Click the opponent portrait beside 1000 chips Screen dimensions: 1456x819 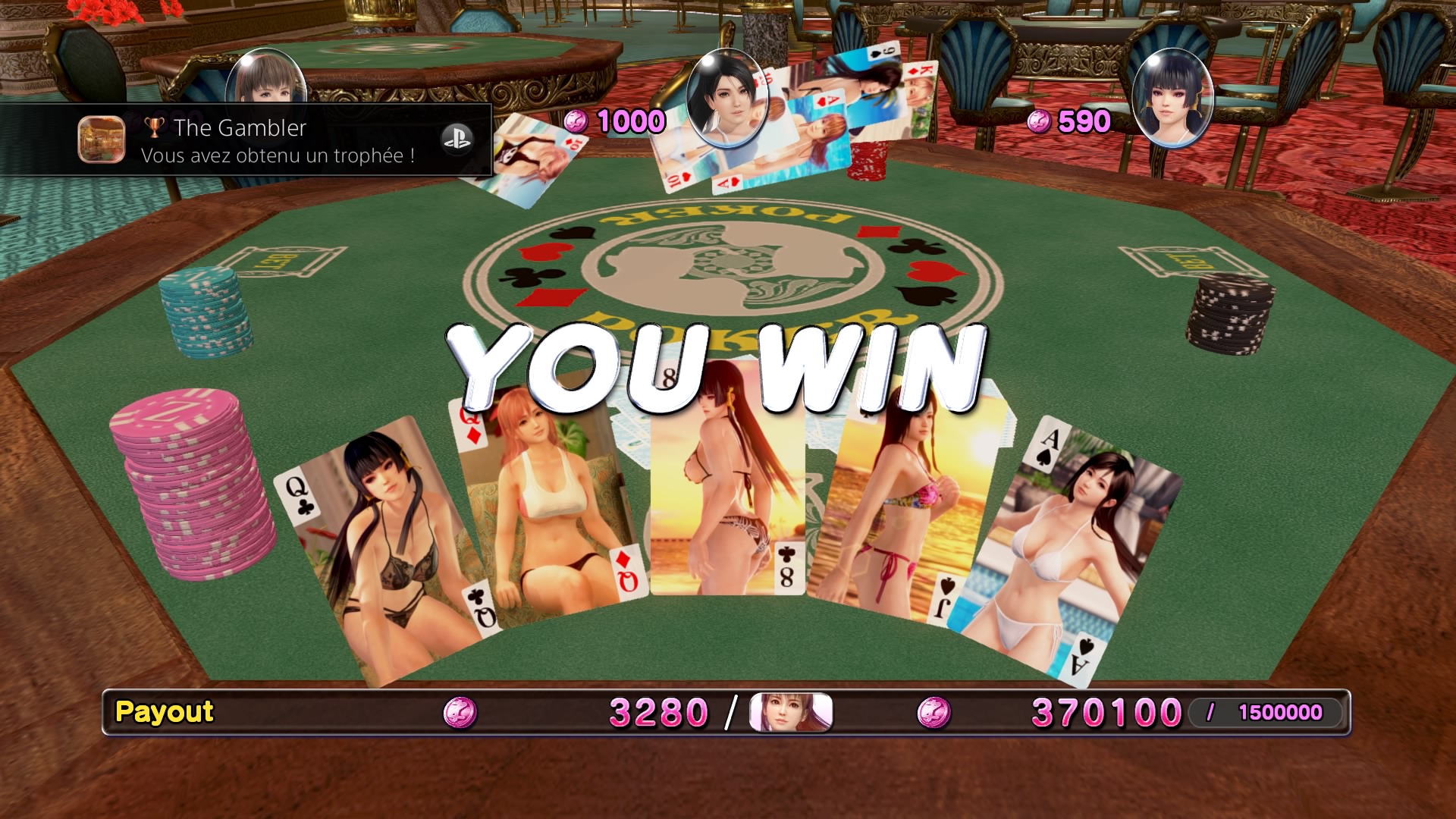[x=726, y=97]
